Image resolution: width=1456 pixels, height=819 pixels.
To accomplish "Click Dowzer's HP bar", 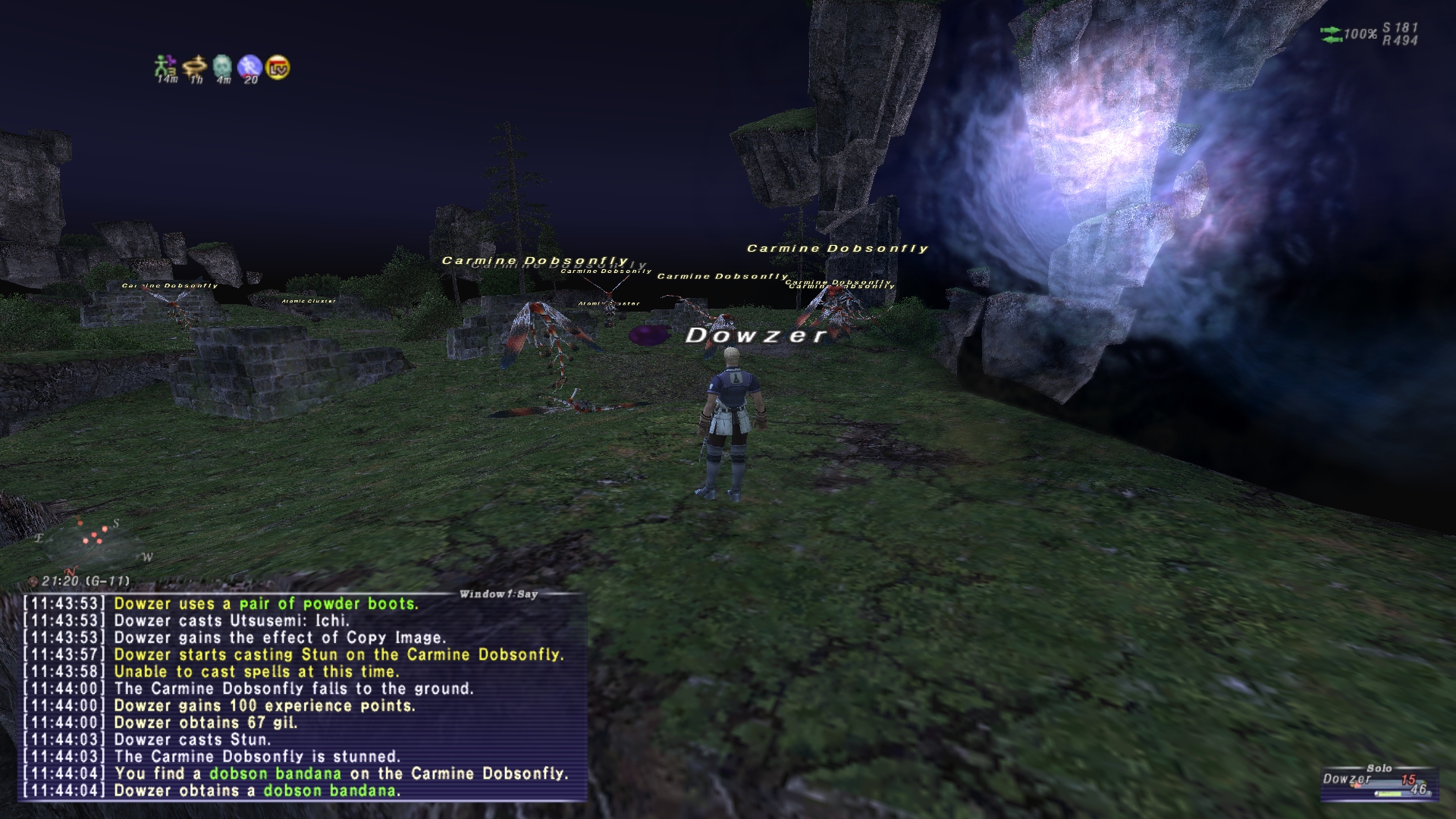I will (x=1388, y=785).
